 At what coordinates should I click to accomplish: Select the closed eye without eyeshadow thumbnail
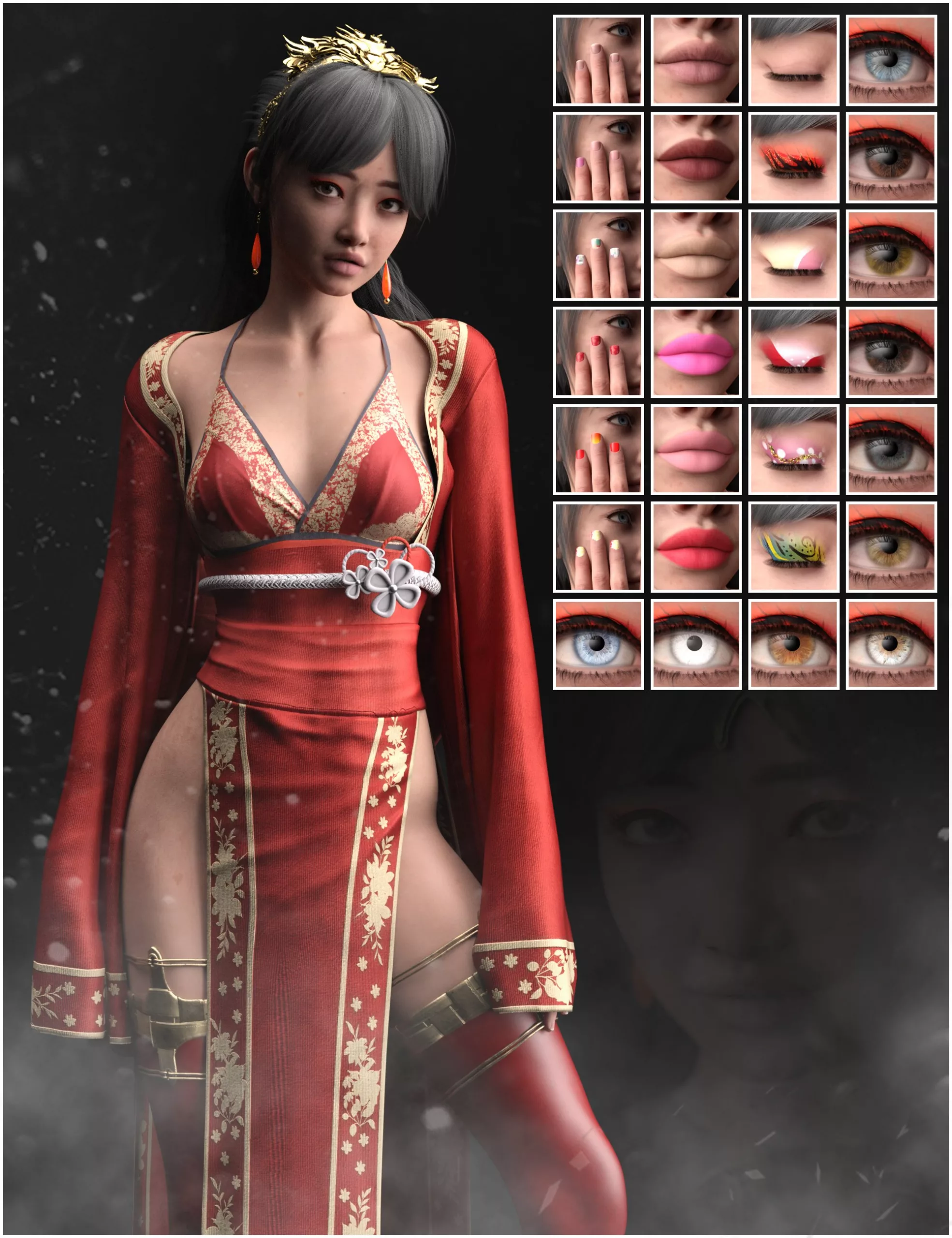(x=793, y=60)
